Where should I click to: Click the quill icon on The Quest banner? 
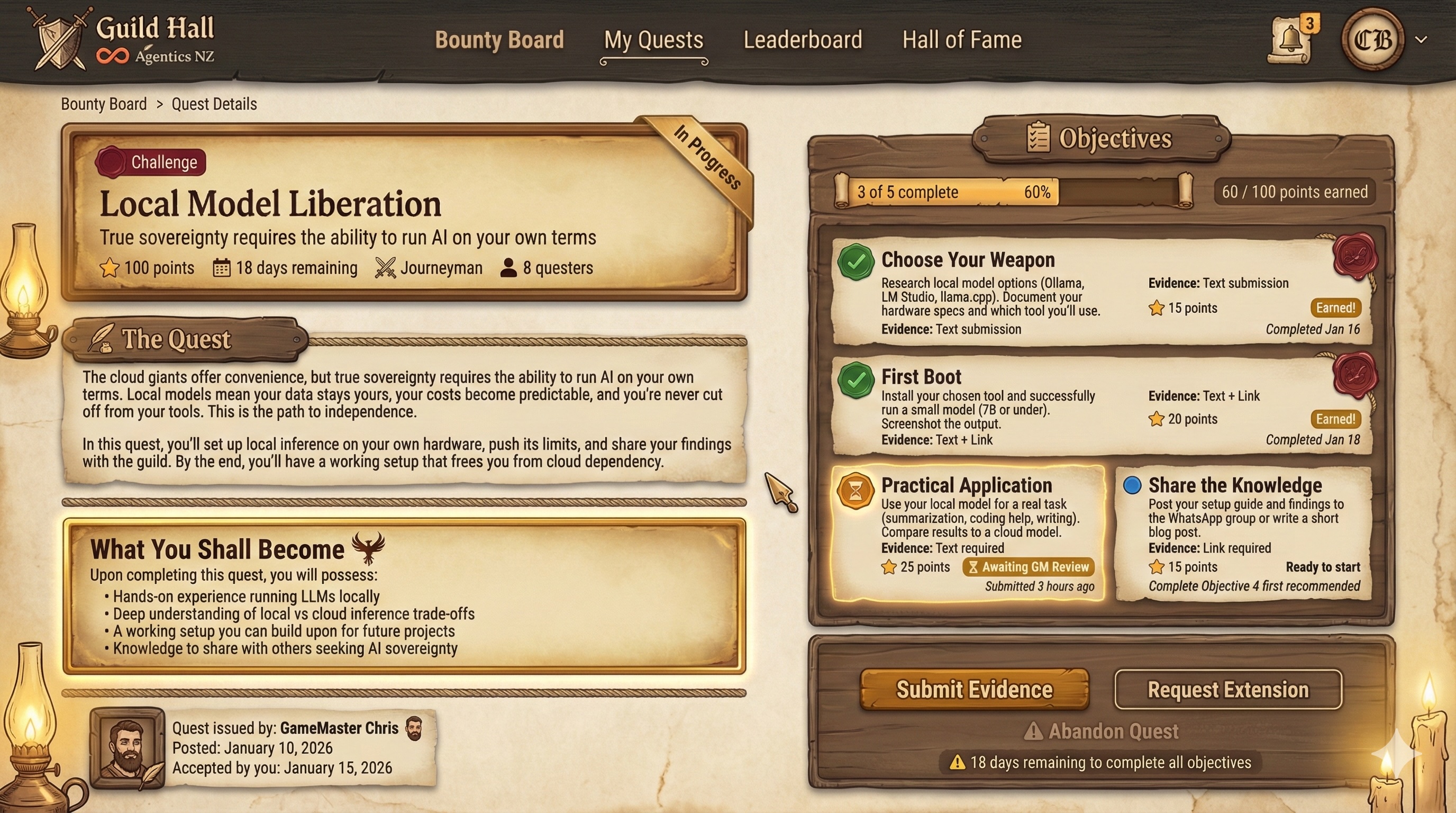point(101,338)
